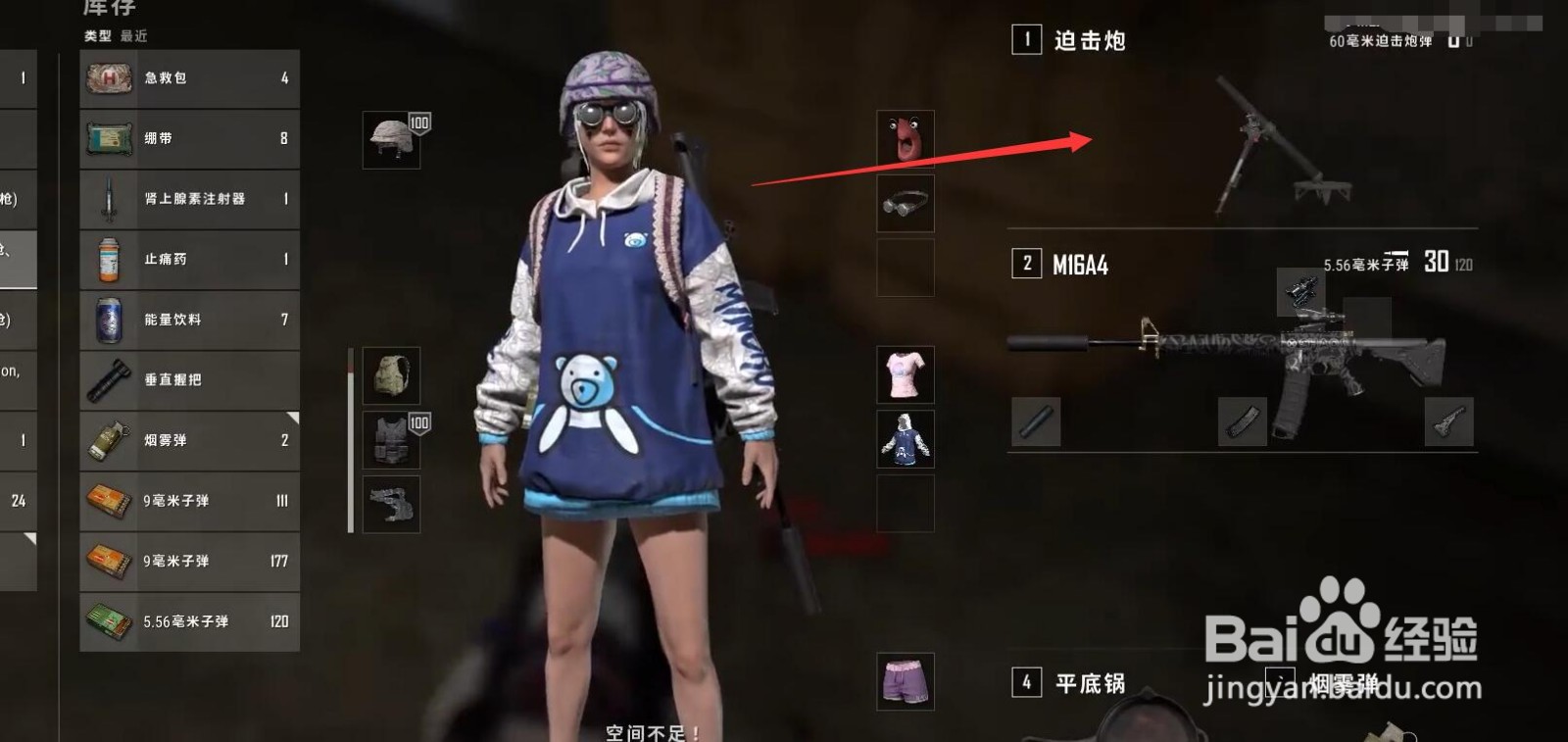Image resolution: width=1568 pixels, height=742 pixels.
Task: Select the goggles slot beside the character
Action: [x=905, y=203]
